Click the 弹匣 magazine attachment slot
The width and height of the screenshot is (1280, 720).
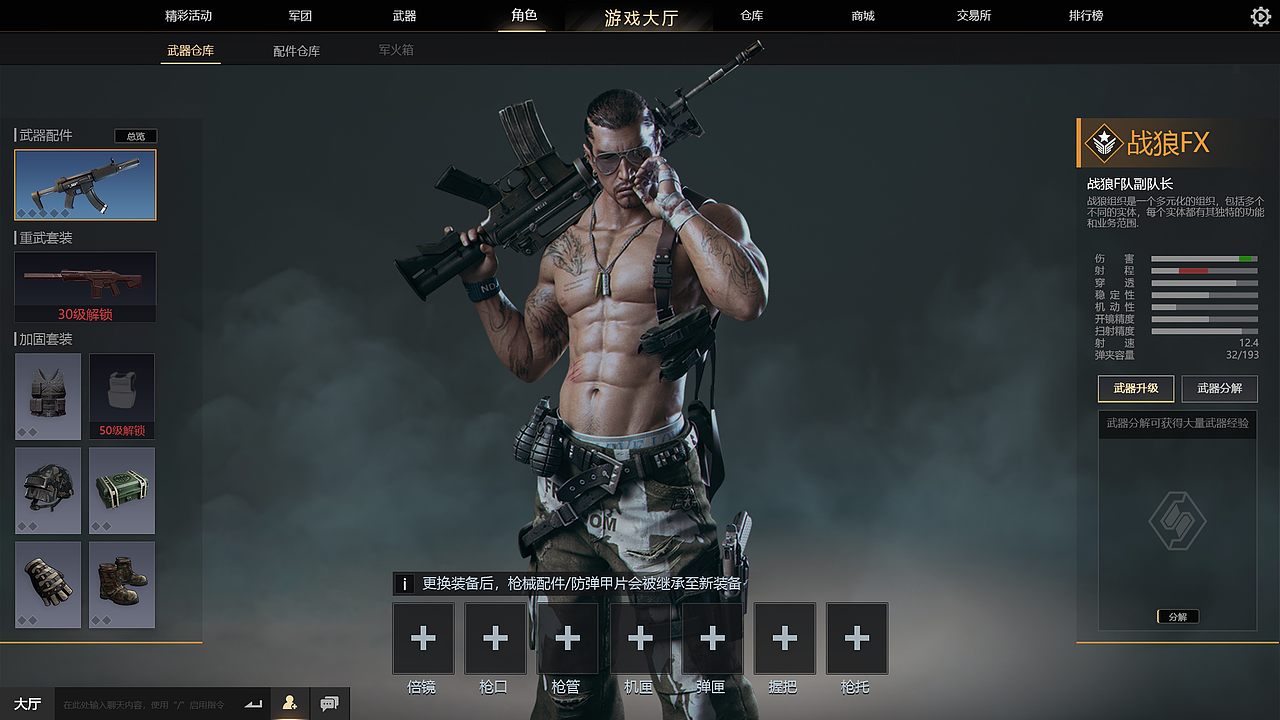coord(711,637)
